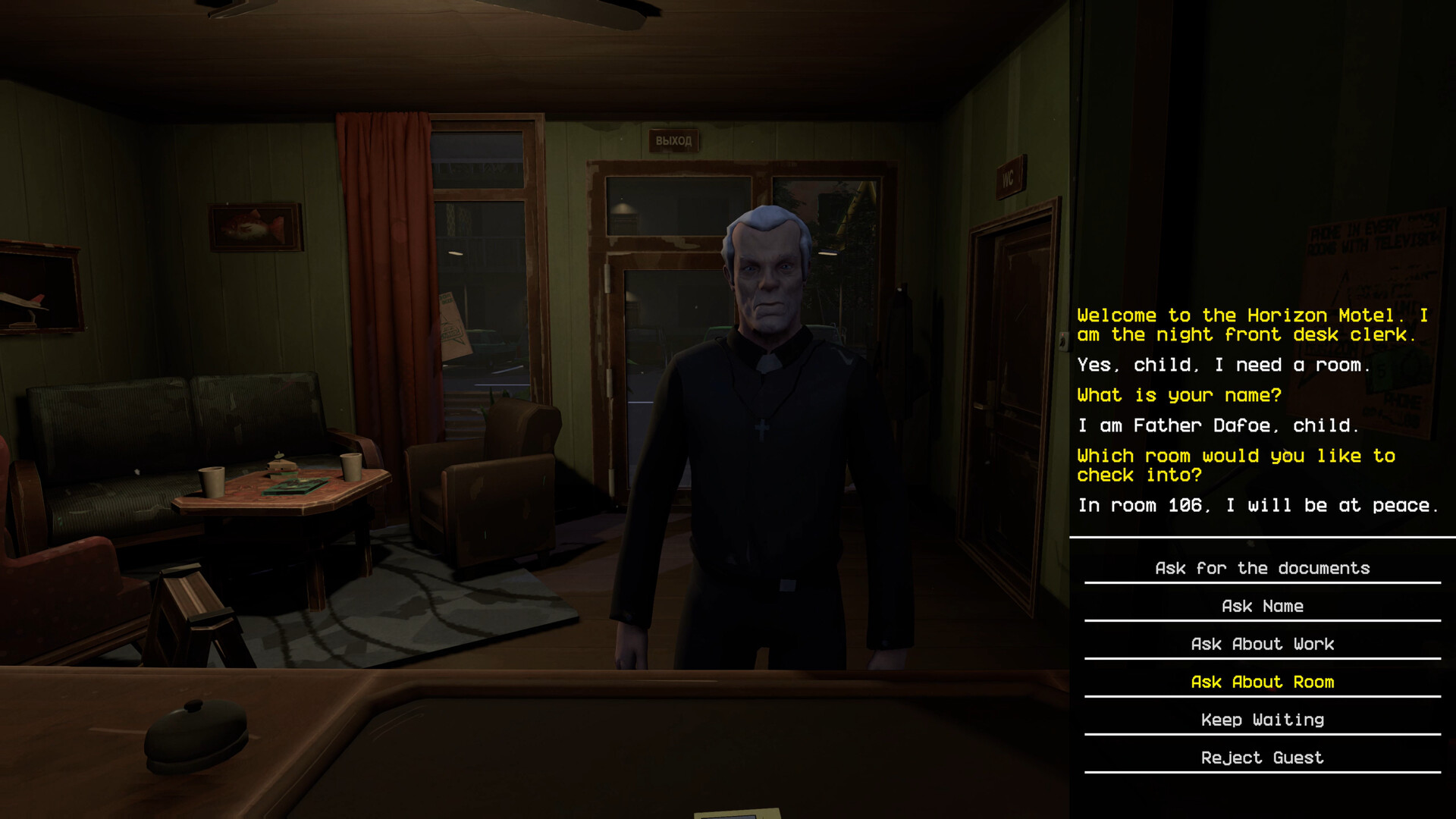The width and height of the screenshot is (1456, 819).
Task: Click the ВЫХОД exit sign above the door
Action: [672, 140]
